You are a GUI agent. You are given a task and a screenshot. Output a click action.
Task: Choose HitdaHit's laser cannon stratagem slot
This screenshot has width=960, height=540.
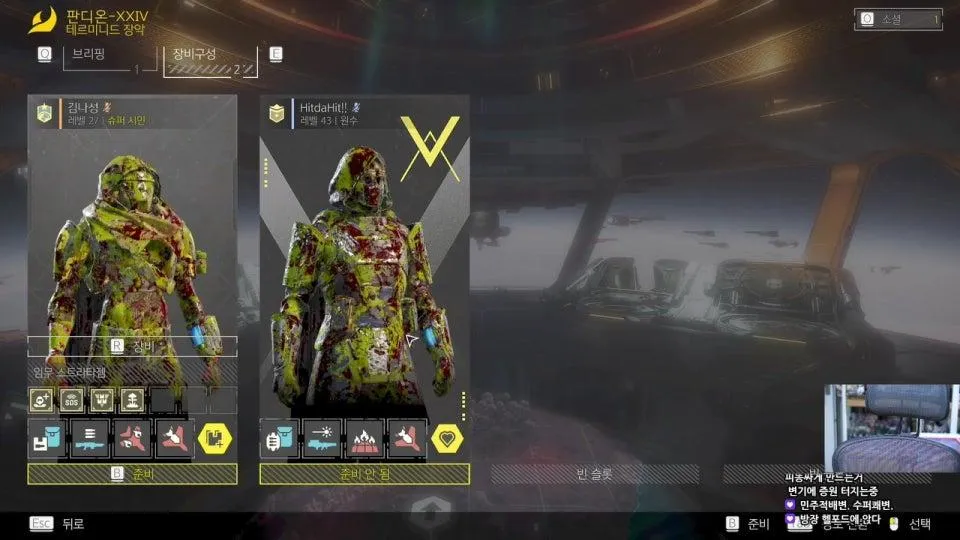click(322, 438)
